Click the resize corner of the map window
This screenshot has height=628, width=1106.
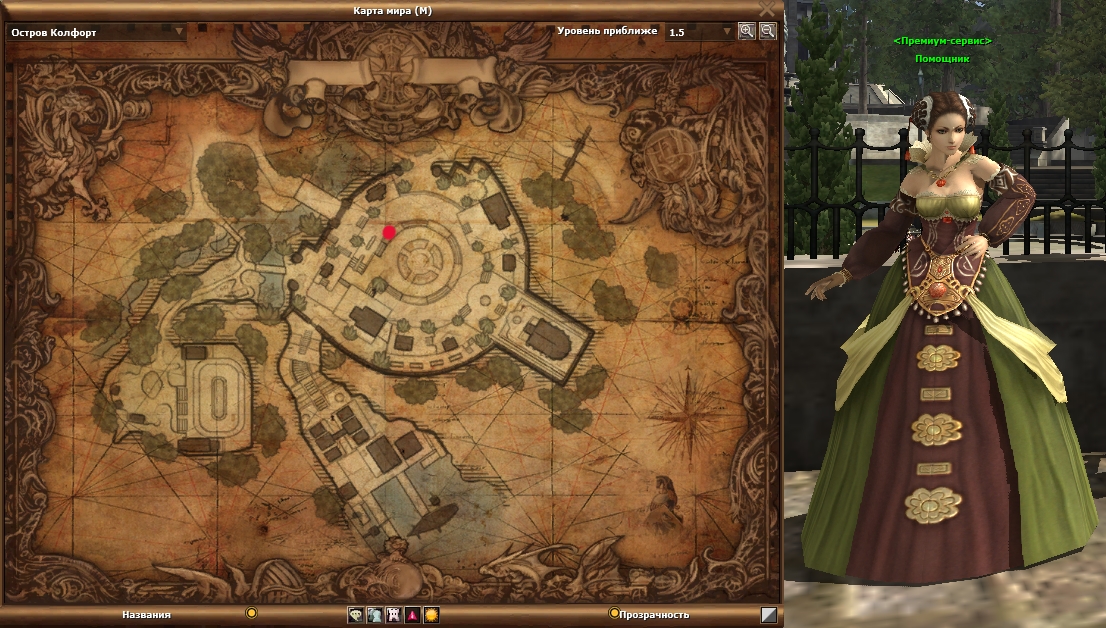coord(768,615)
